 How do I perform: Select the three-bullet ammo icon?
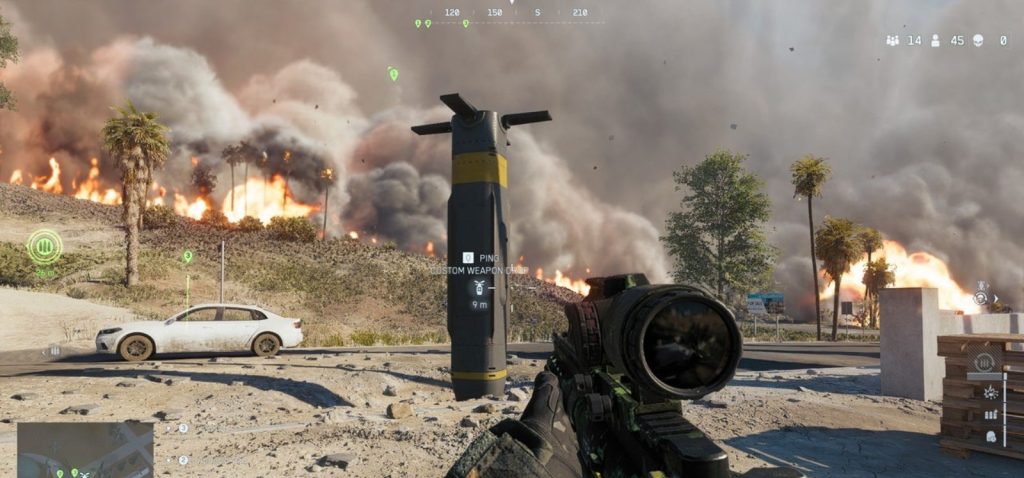[x=991, y=414]
